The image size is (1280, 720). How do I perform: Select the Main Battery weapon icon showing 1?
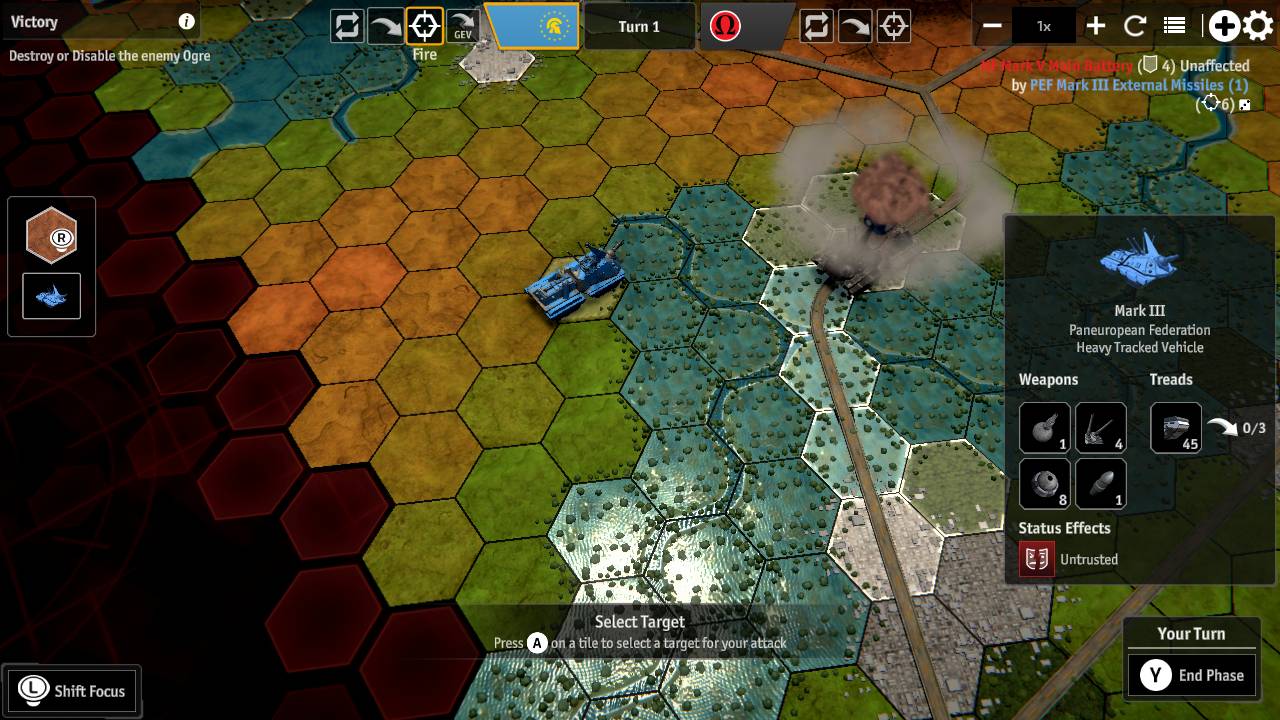(1044, 428)
